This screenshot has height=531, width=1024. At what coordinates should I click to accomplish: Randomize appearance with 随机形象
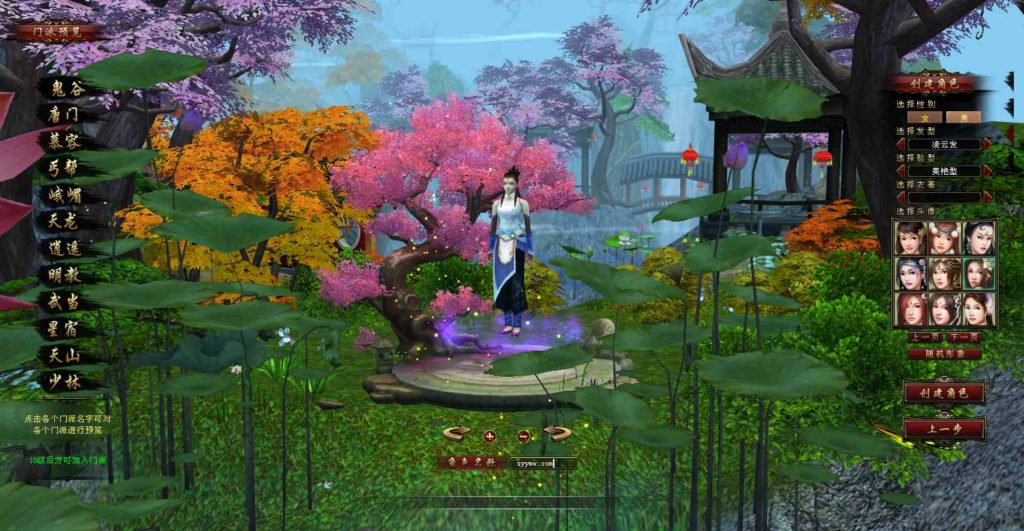(943, 352)
